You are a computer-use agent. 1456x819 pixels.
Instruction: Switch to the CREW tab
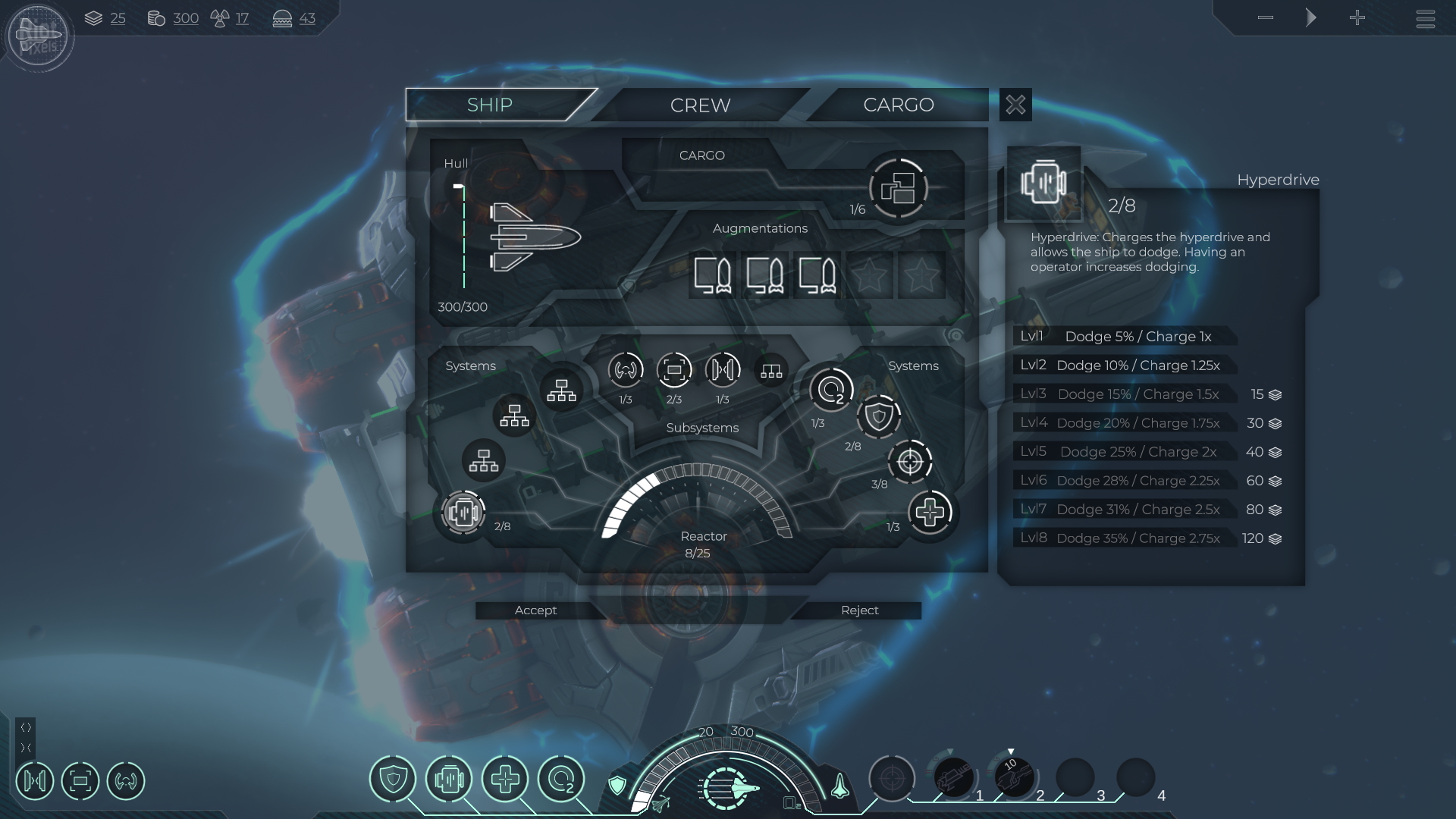(700, 105)
